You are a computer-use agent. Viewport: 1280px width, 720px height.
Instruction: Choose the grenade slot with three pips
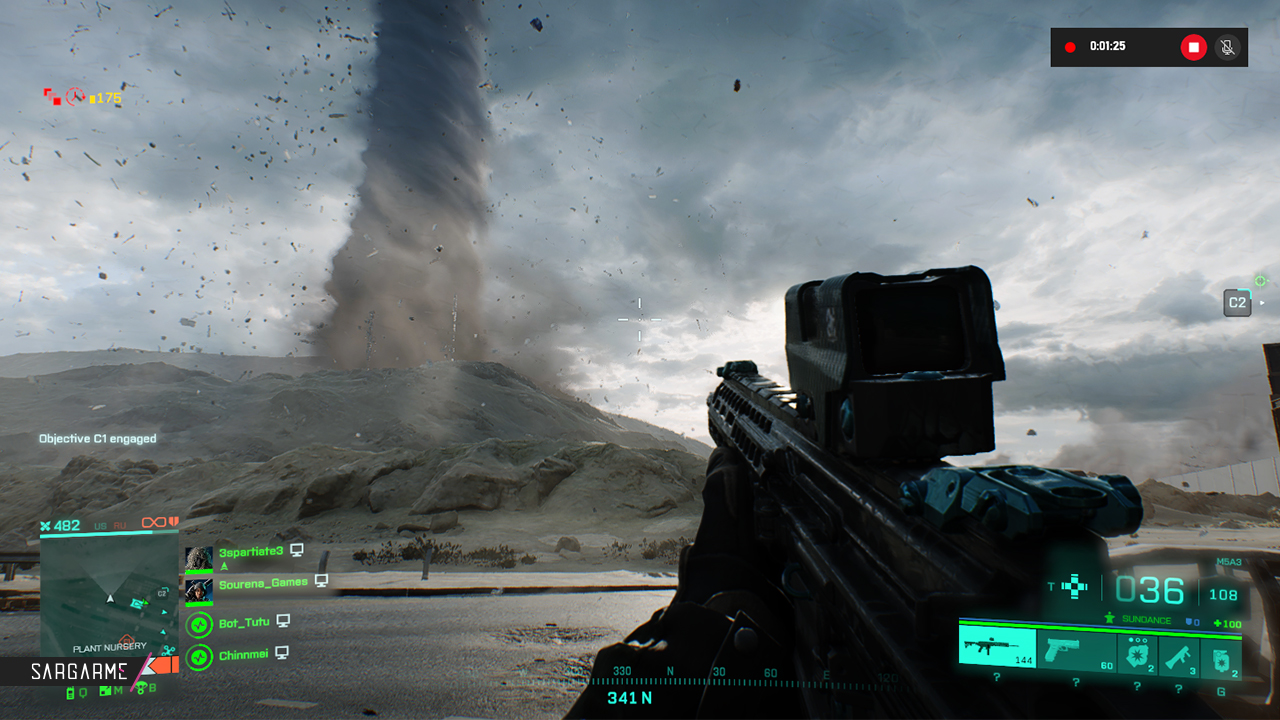(1137, 654)
